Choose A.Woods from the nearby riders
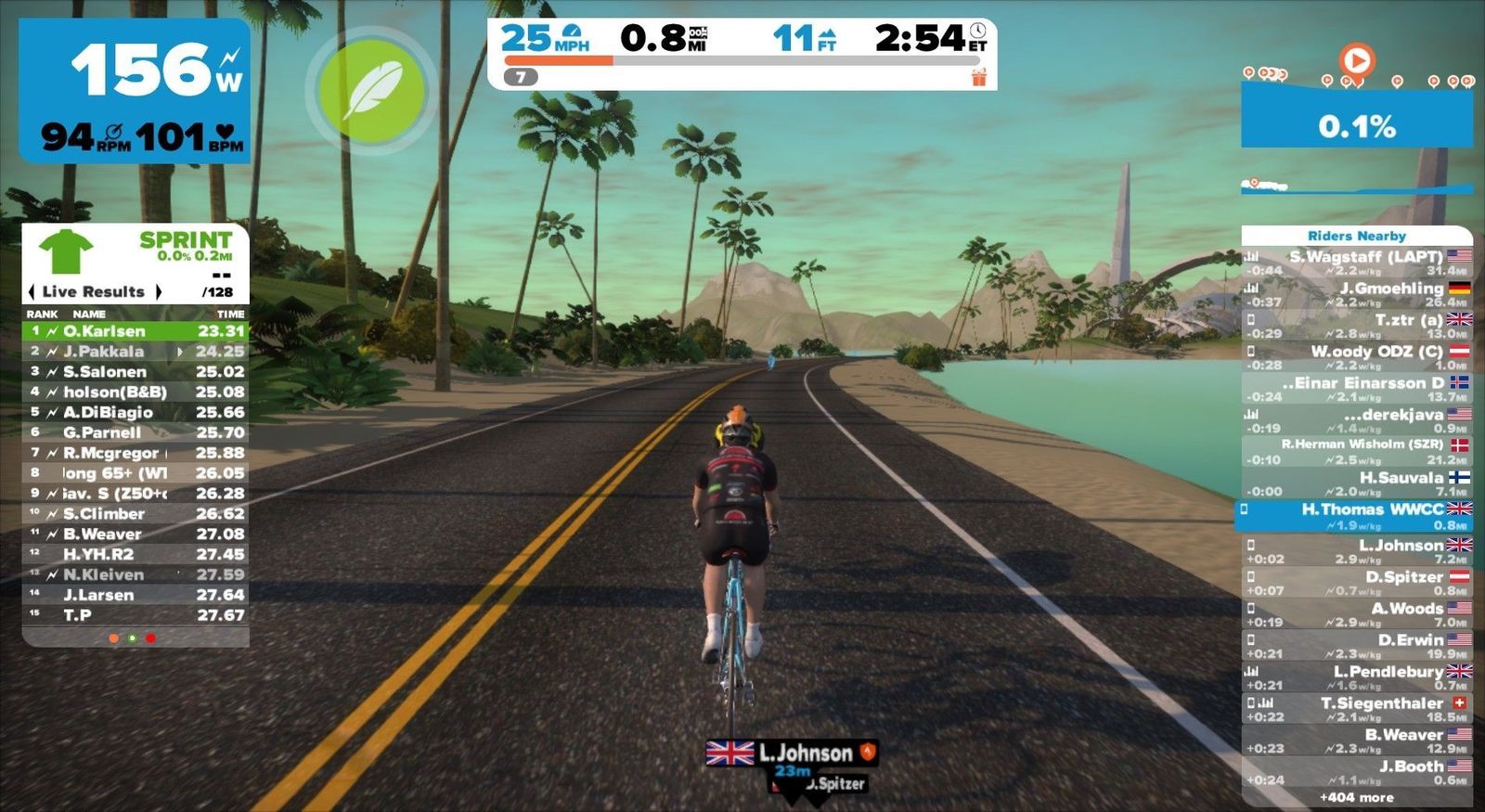This screenshot has height=812, width=1485. pos(1357,614)
